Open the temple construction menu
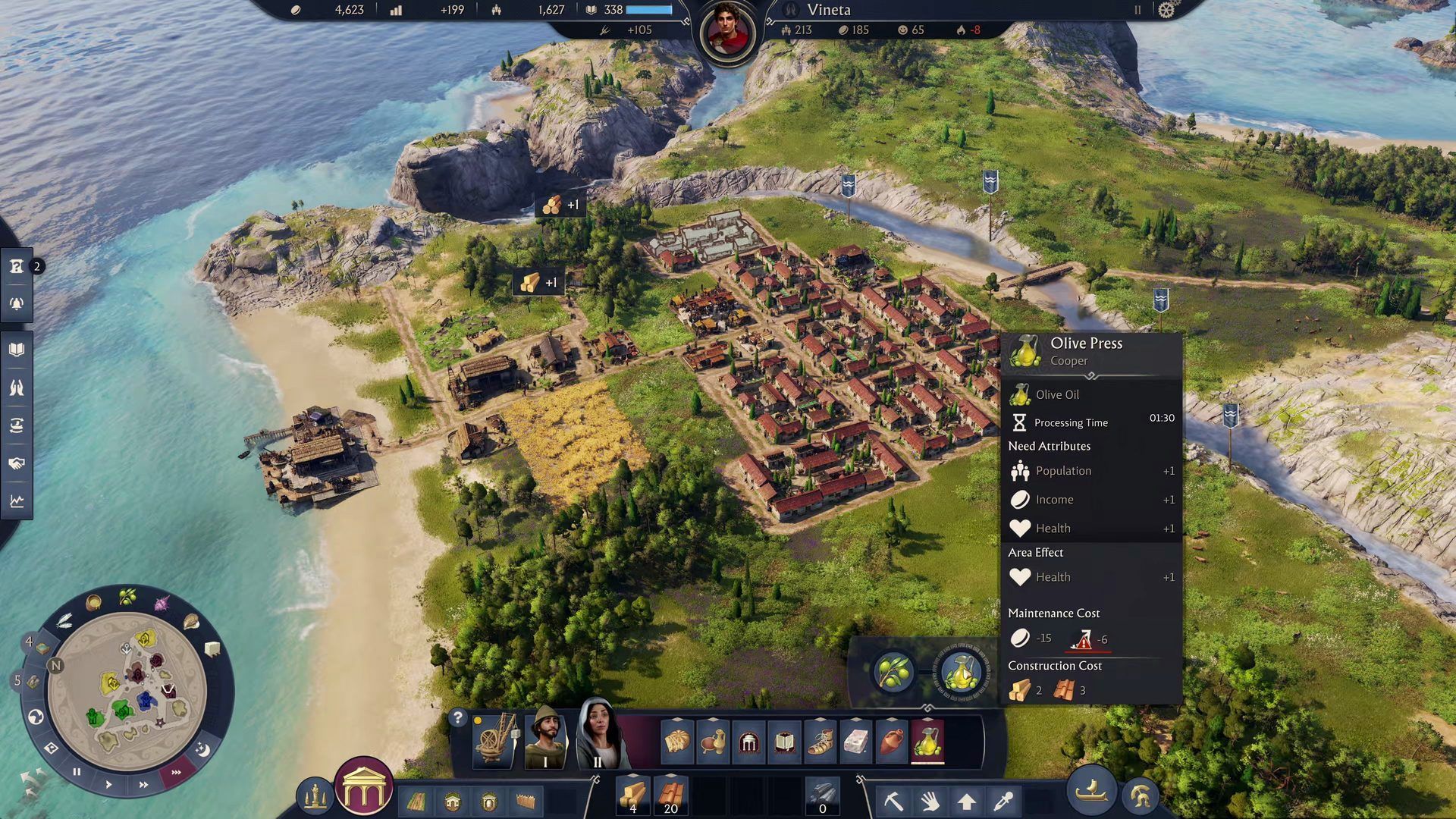1456x819 pixels. coord(364,789)
